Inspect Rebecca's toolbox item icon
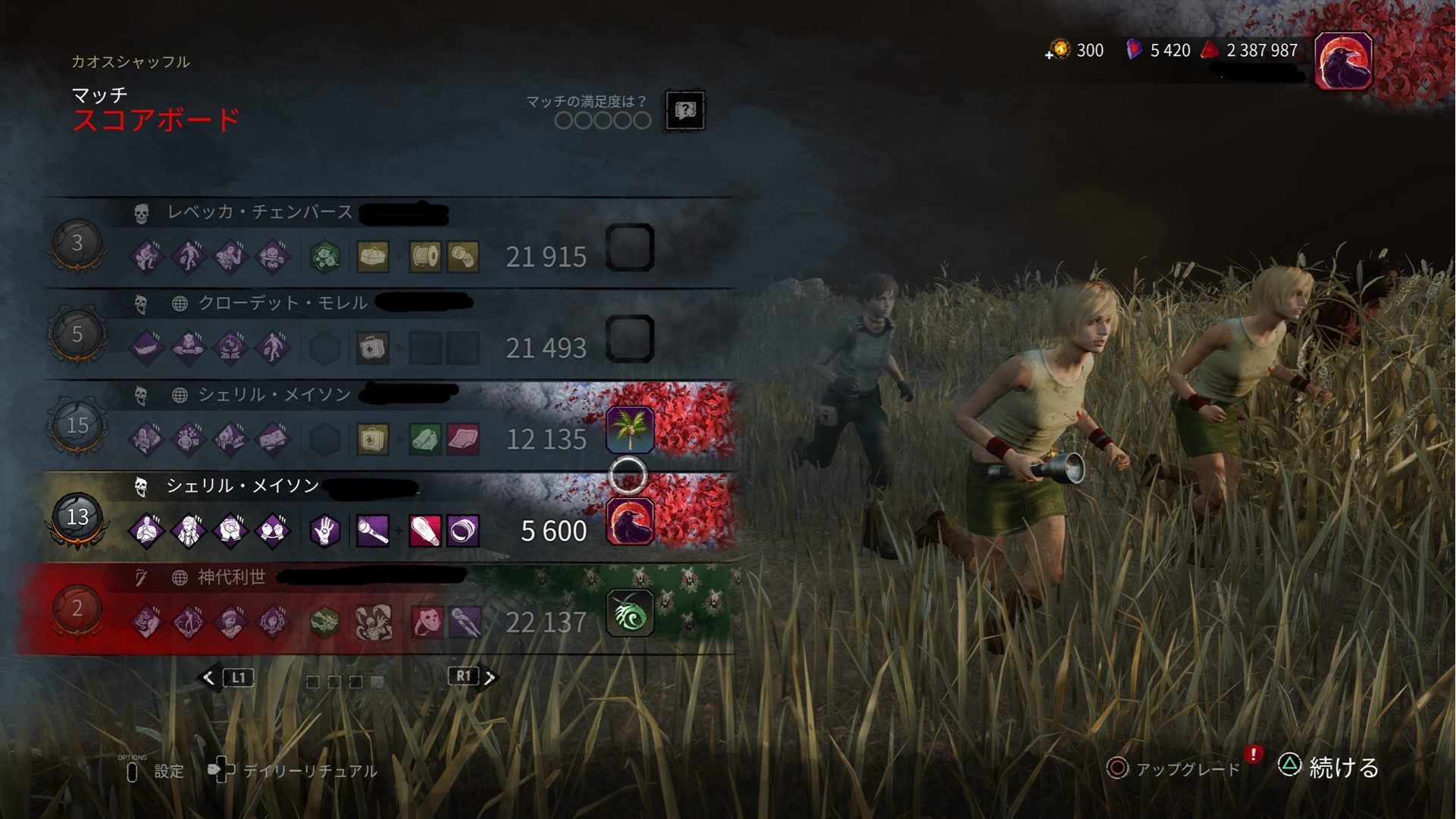 click(372, 257)
